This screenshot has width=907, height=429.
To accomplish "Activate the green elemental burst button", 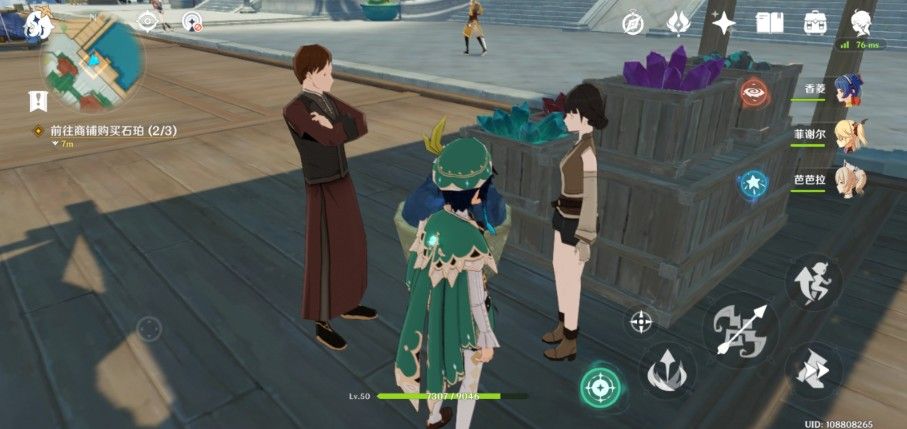I will tap(600, 386).
